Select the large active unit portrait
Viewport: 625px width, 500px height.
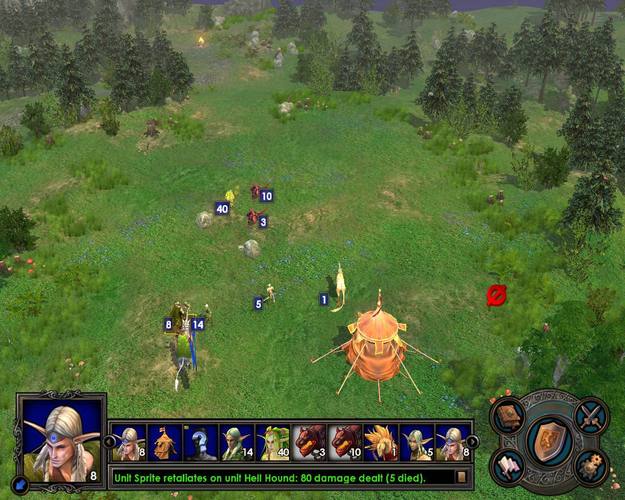60,439
